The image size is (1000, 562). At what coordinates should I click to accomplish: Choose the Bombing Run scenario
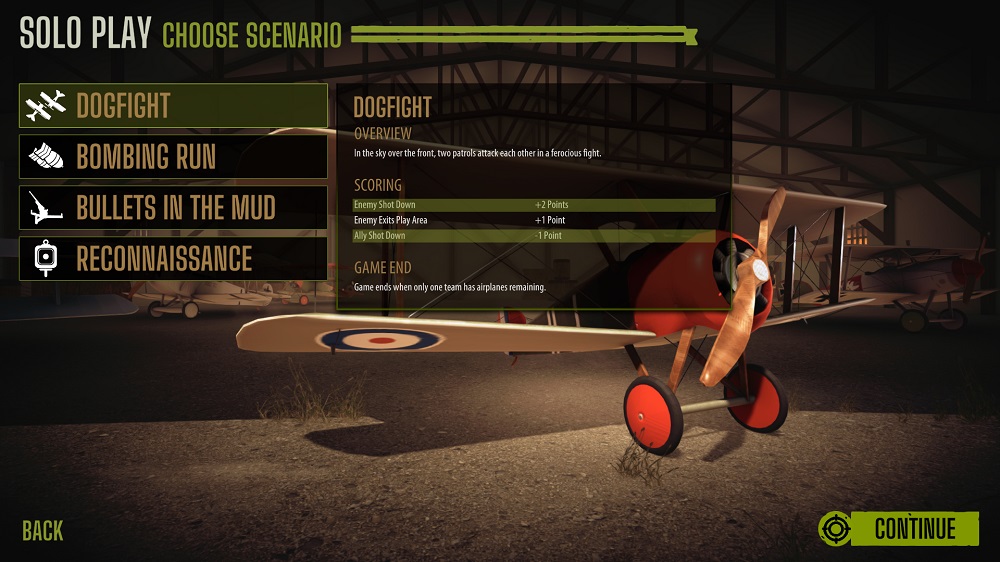(x=173, y=157)
